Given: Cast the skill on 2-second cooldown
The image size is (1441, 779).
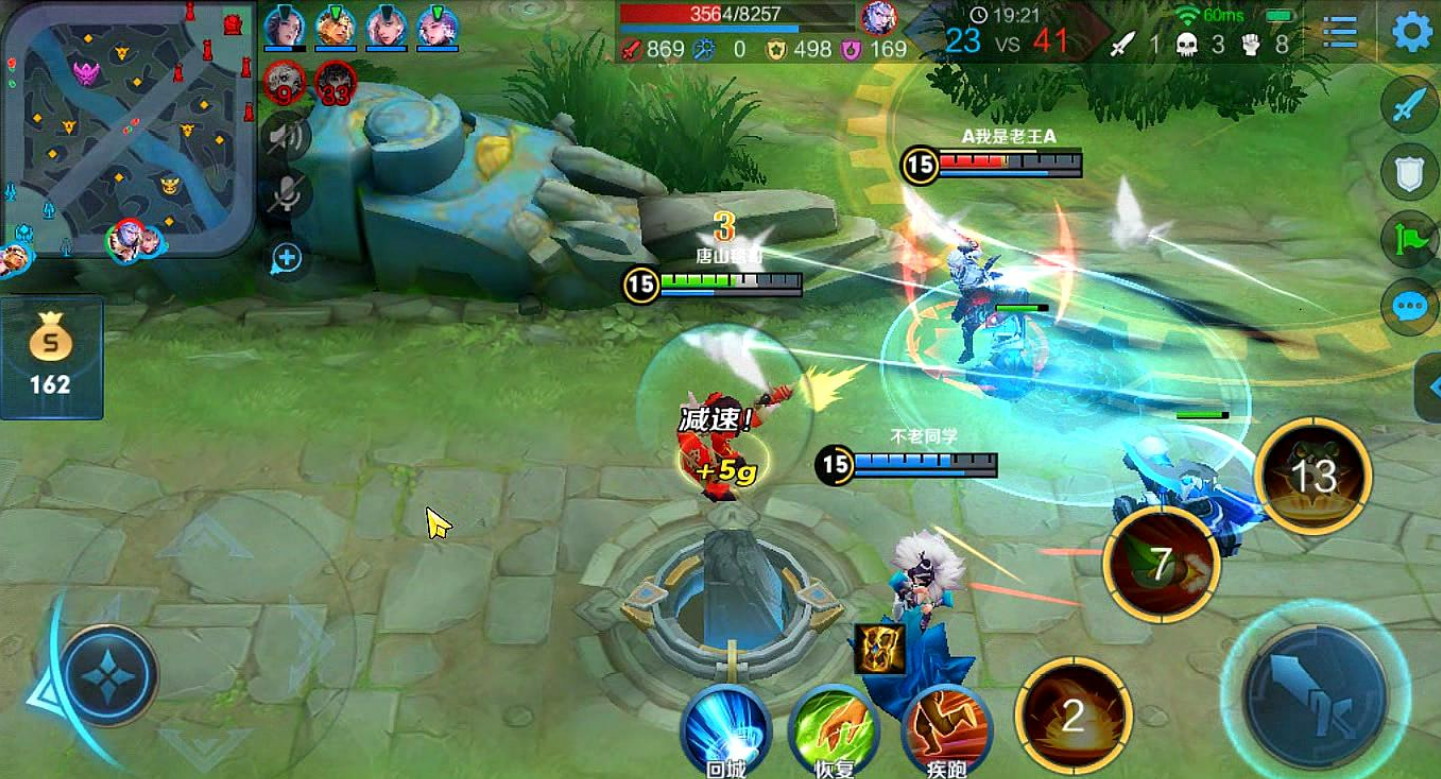Looking at the screenshot, I should pos(1073,716).
